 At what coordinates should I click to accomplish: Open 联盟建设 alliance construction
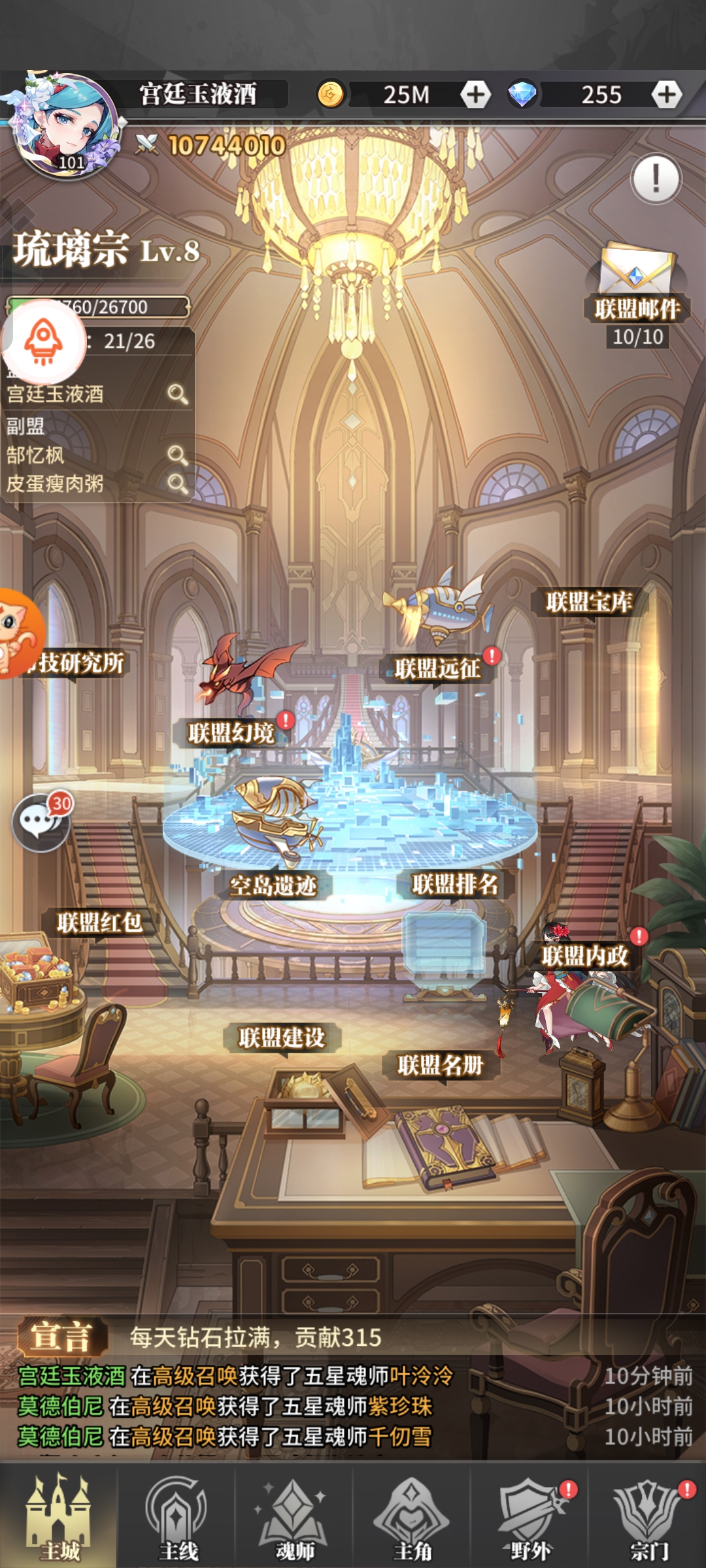coord(282,1037)
